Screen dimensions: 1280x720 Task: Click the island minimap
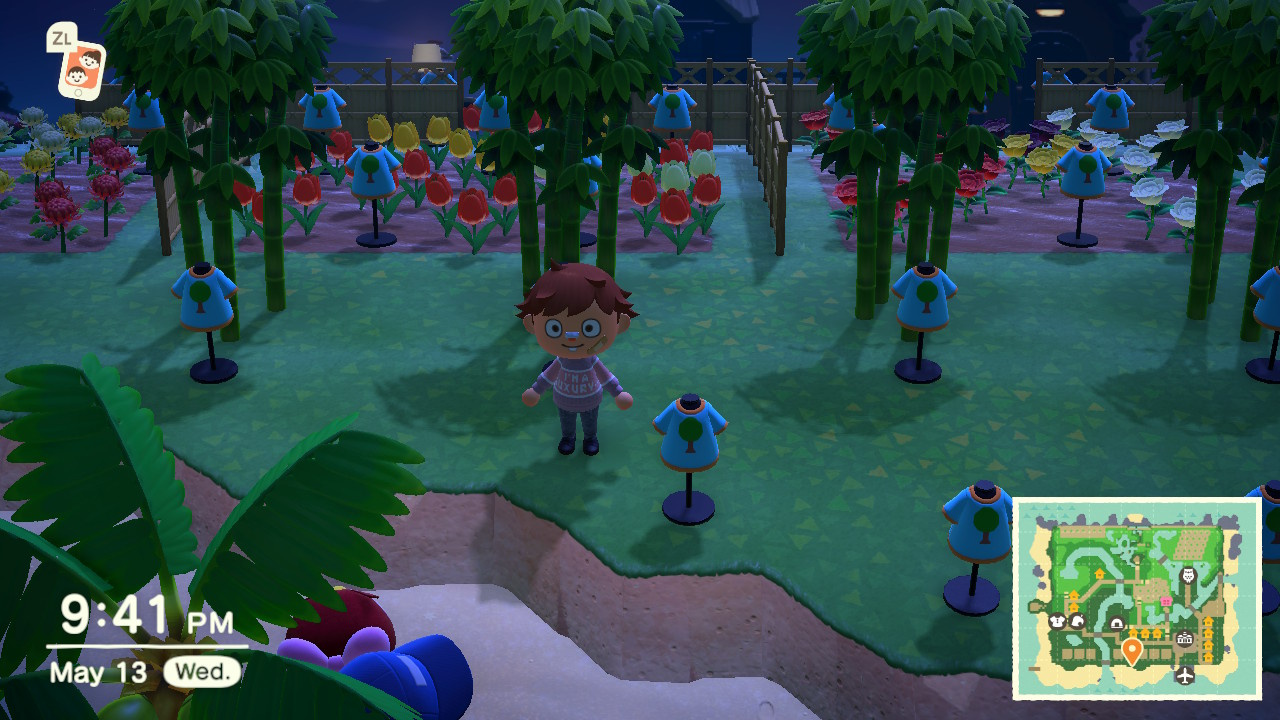(1137, 598)
